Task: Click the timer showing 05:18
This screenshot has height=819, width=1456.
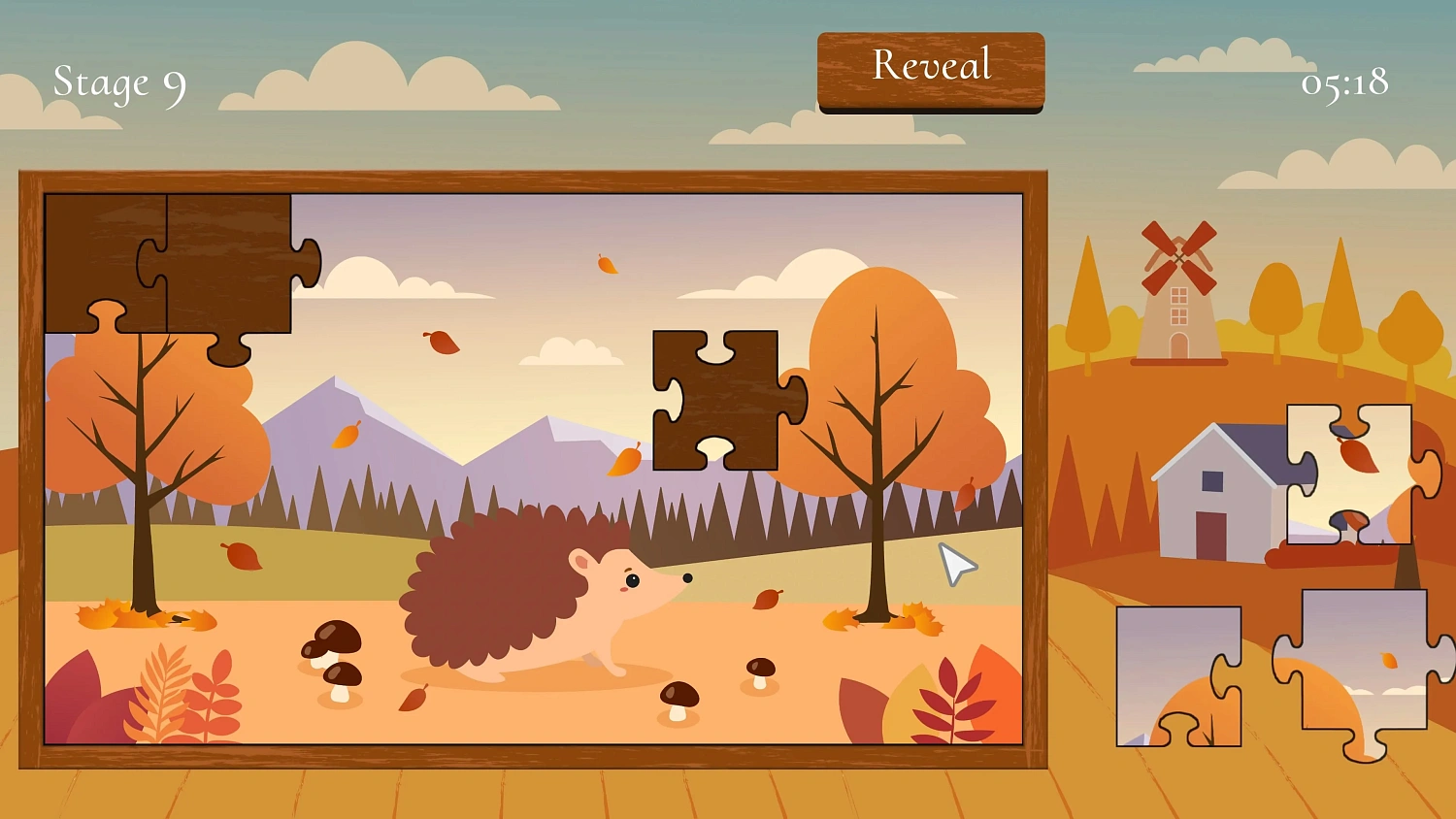Action: point(1344,85)
